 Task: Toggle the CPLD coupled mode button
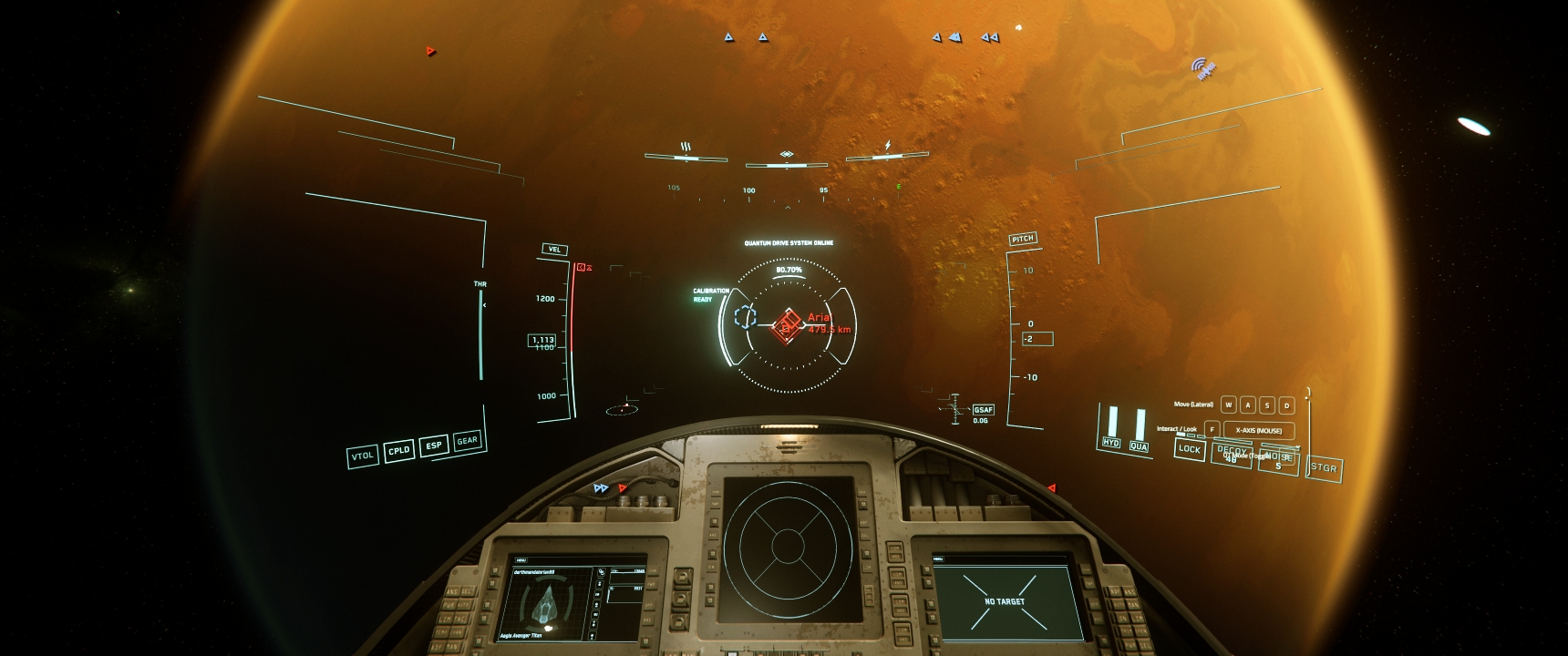[398, 450]
